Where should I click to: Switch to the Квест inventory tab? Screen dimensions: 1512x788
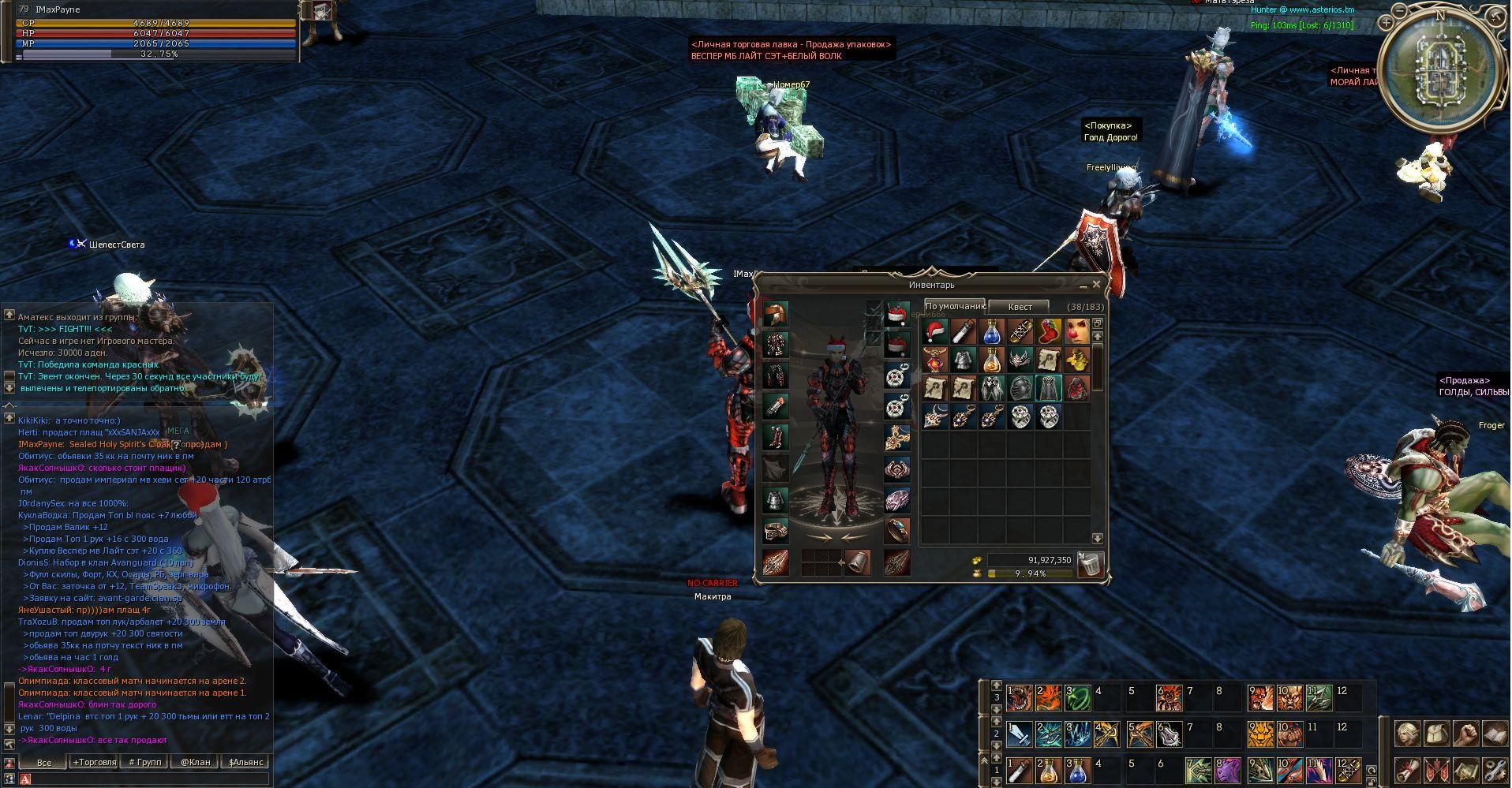1020,306
